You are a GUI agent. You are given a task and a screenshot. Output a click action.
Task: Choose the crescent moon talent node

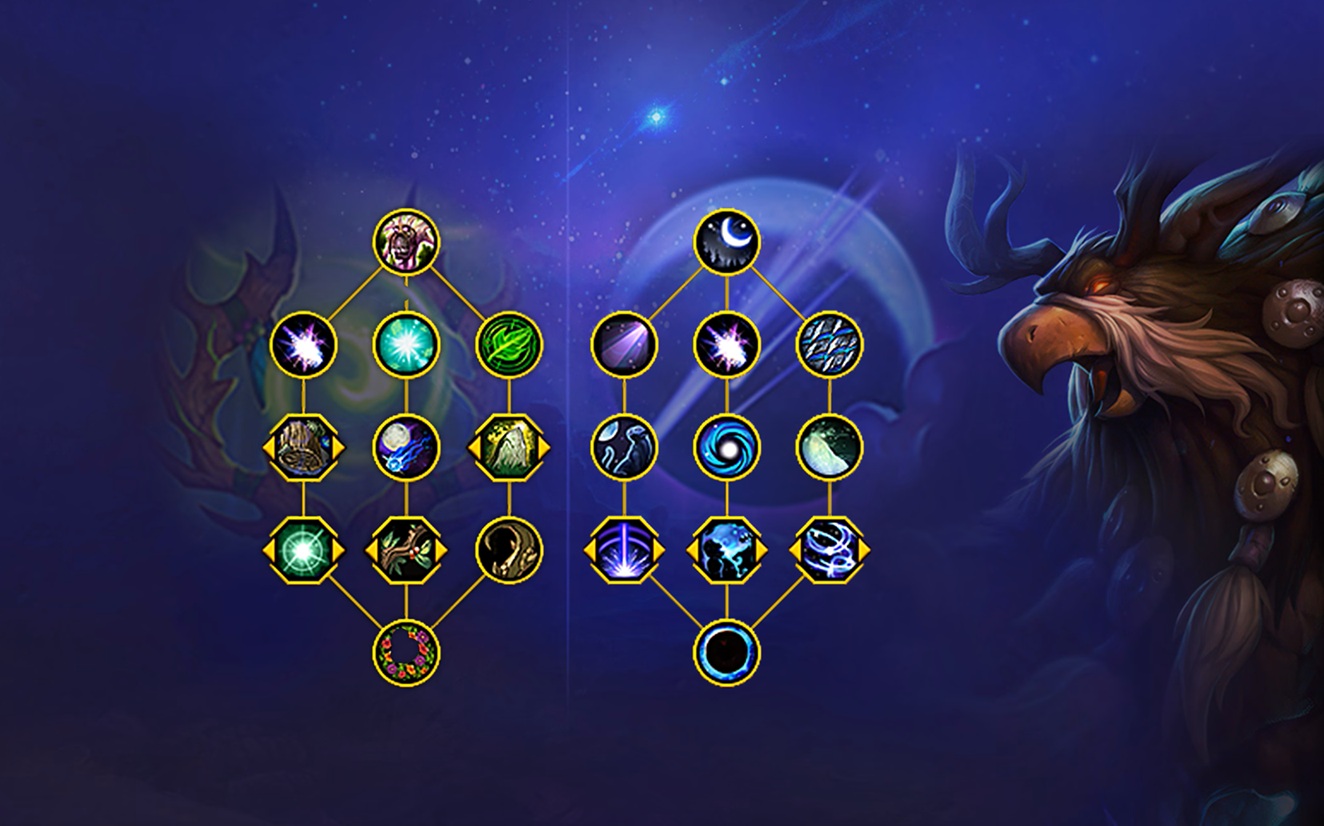click(727, 241)
